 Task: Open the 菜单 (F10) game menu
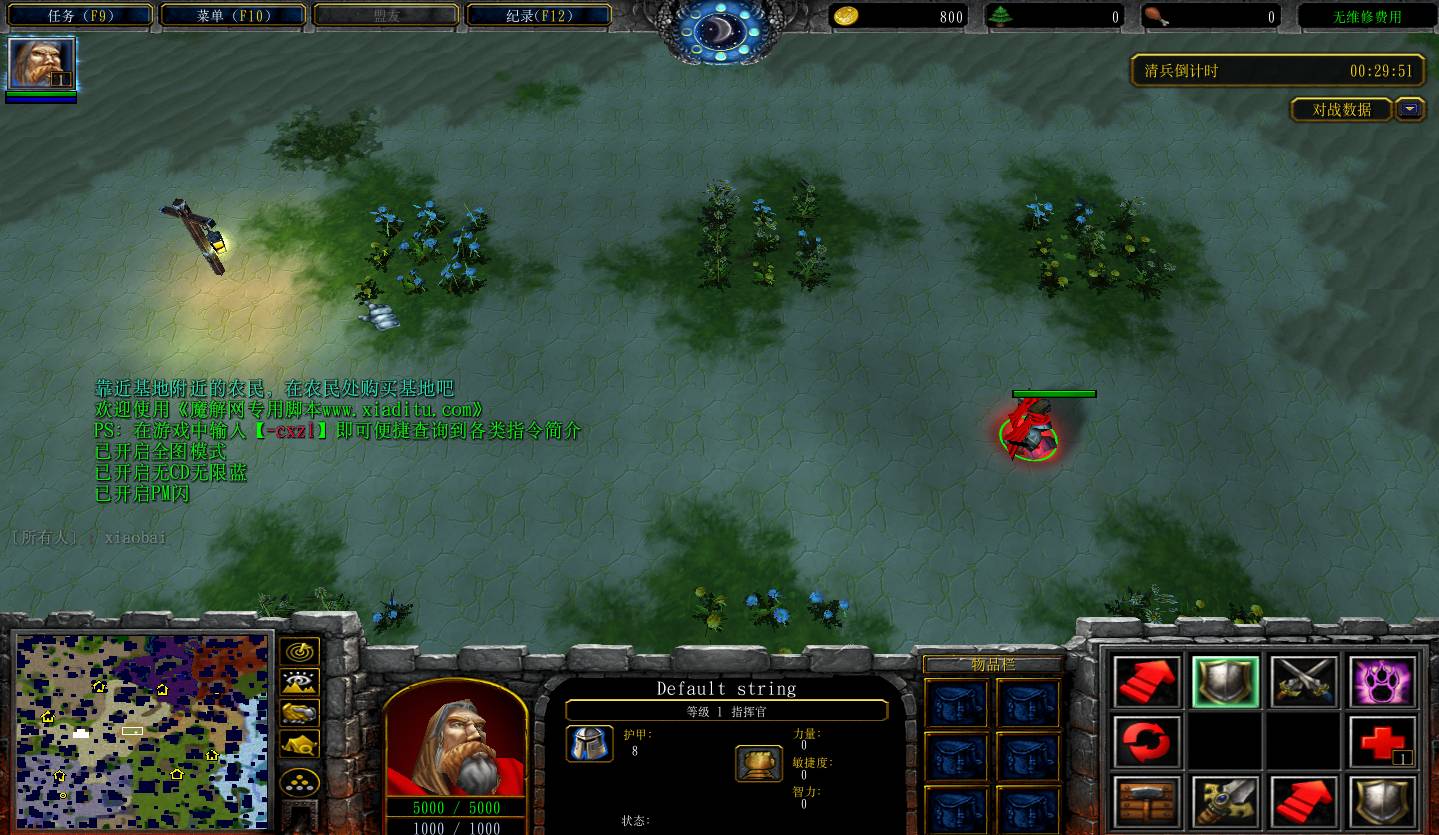231,15
